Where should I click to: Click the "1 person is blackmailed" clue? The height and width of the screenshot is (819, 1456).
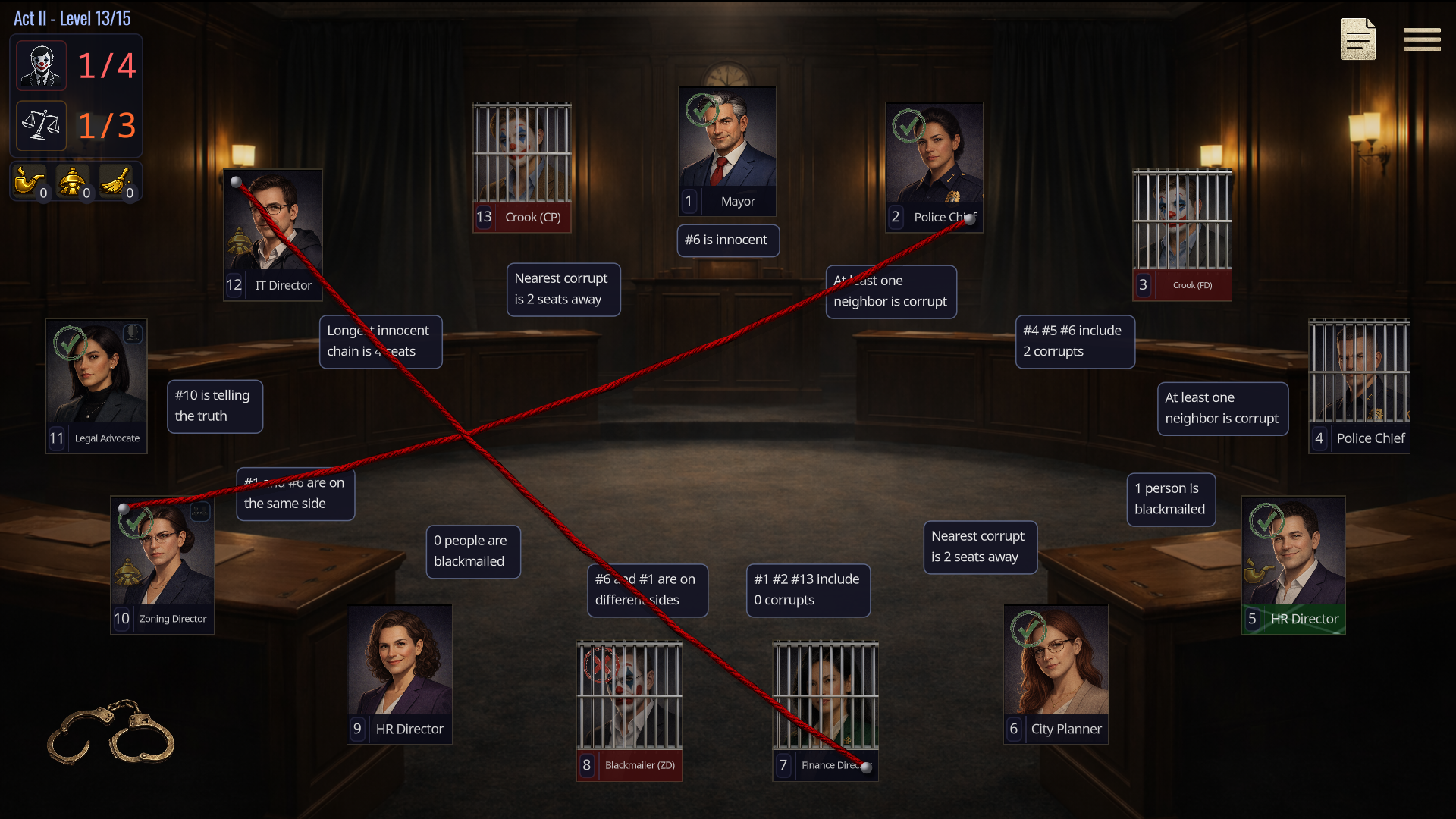[x=1169, y=499]
